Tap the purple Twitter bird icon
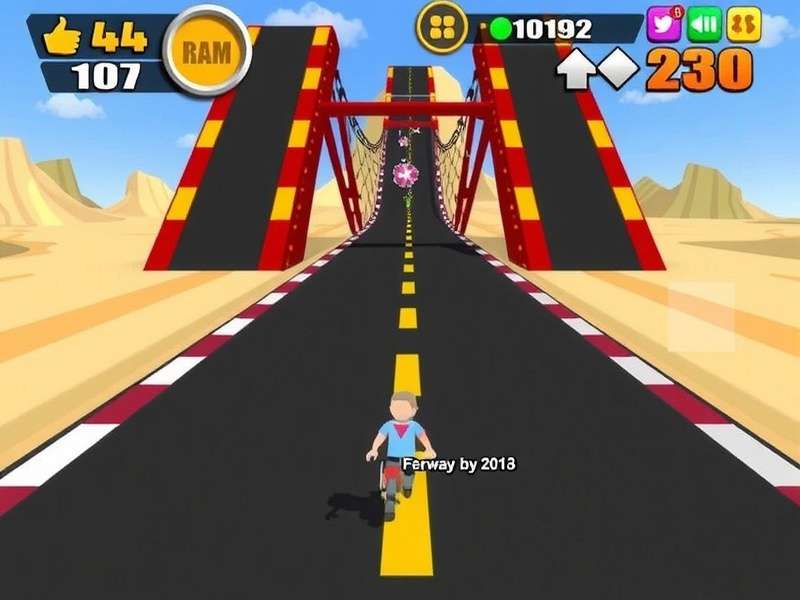Image resolution: width=800 pixels, height=600 pixels. [664, 23]
